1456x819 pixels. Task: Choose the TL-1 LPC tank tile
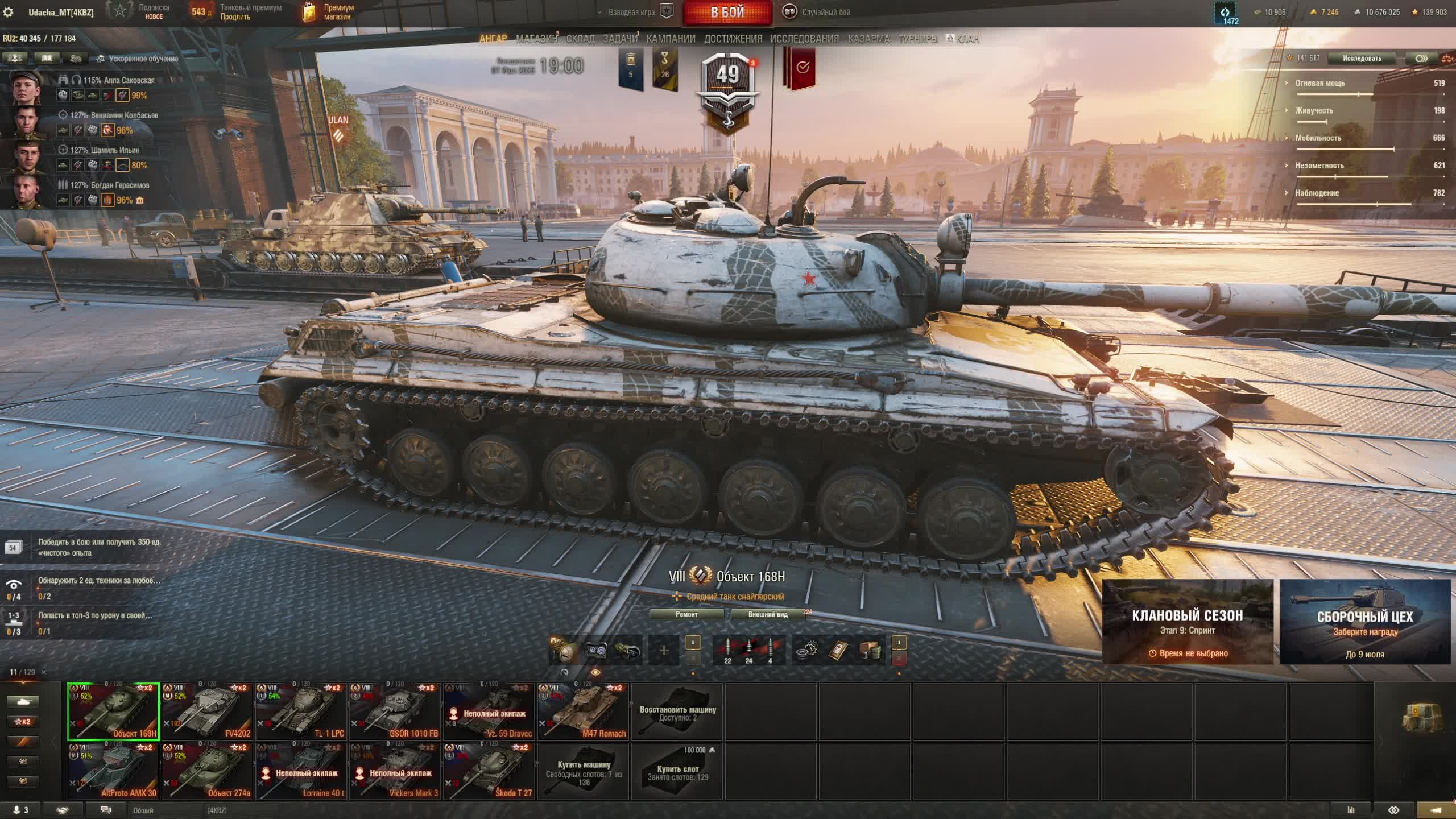tap(301, 712)
